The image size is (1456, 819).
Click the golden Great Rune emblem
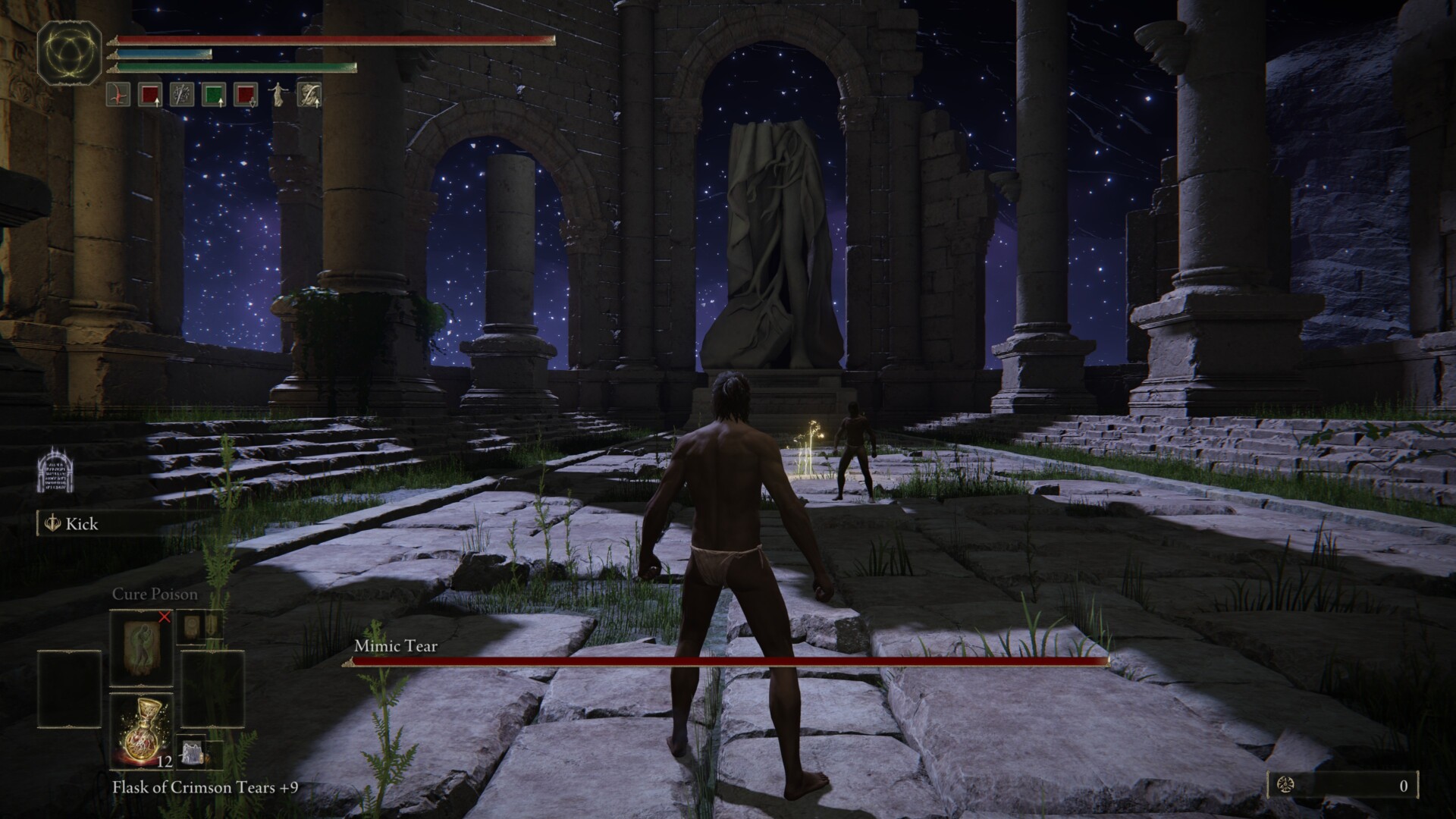(70, 52)
